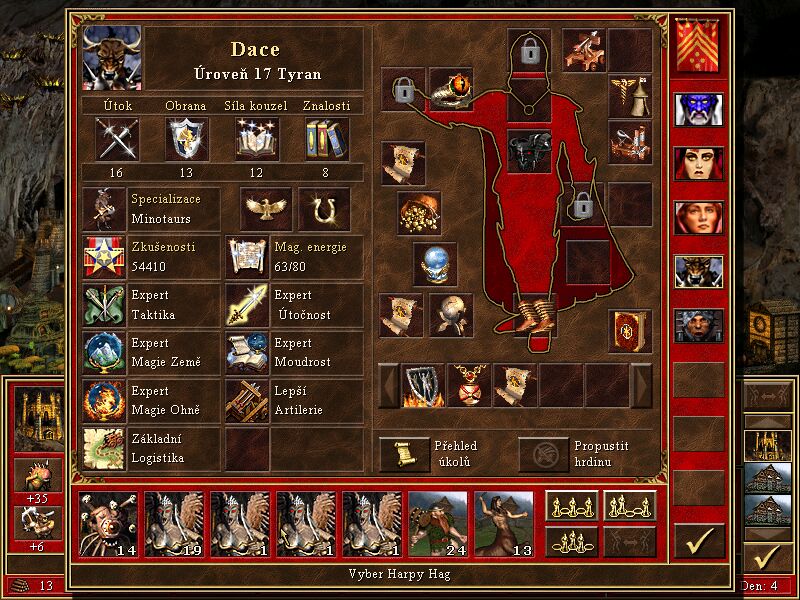800x600 pixels.
Task: Check the eagle morale icon
Action: coord(266,208)
